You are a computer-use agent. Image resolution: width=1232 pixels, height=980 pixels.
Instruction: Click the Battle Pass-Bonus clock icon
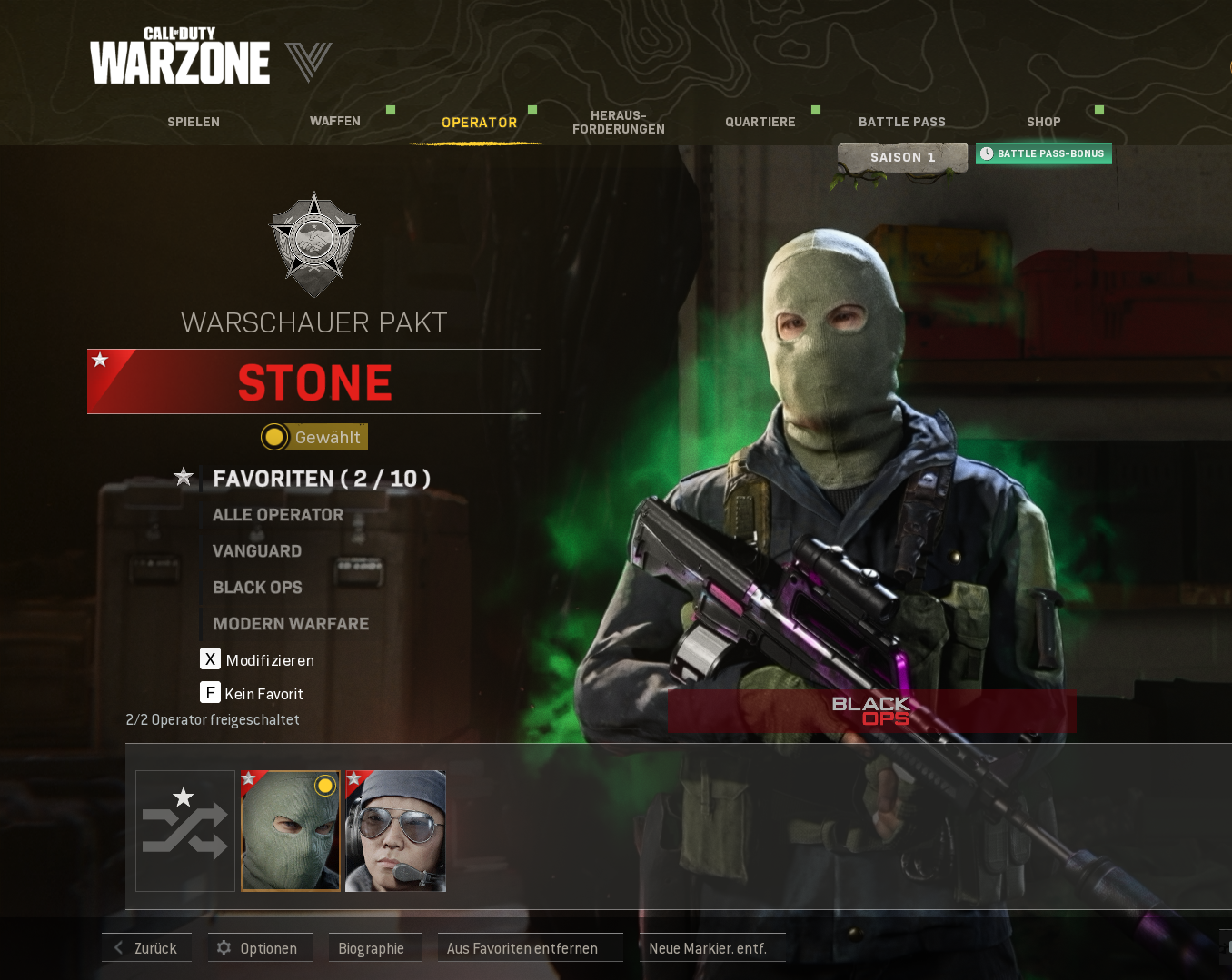988,153
